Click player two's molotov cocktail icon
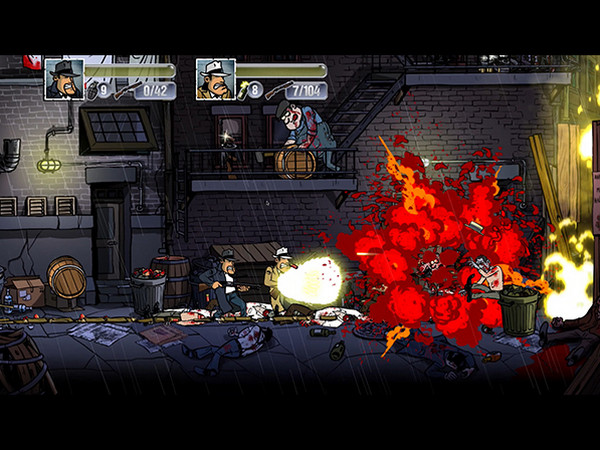The width and height of the screenshot is (600, 450). click(245, 89)
